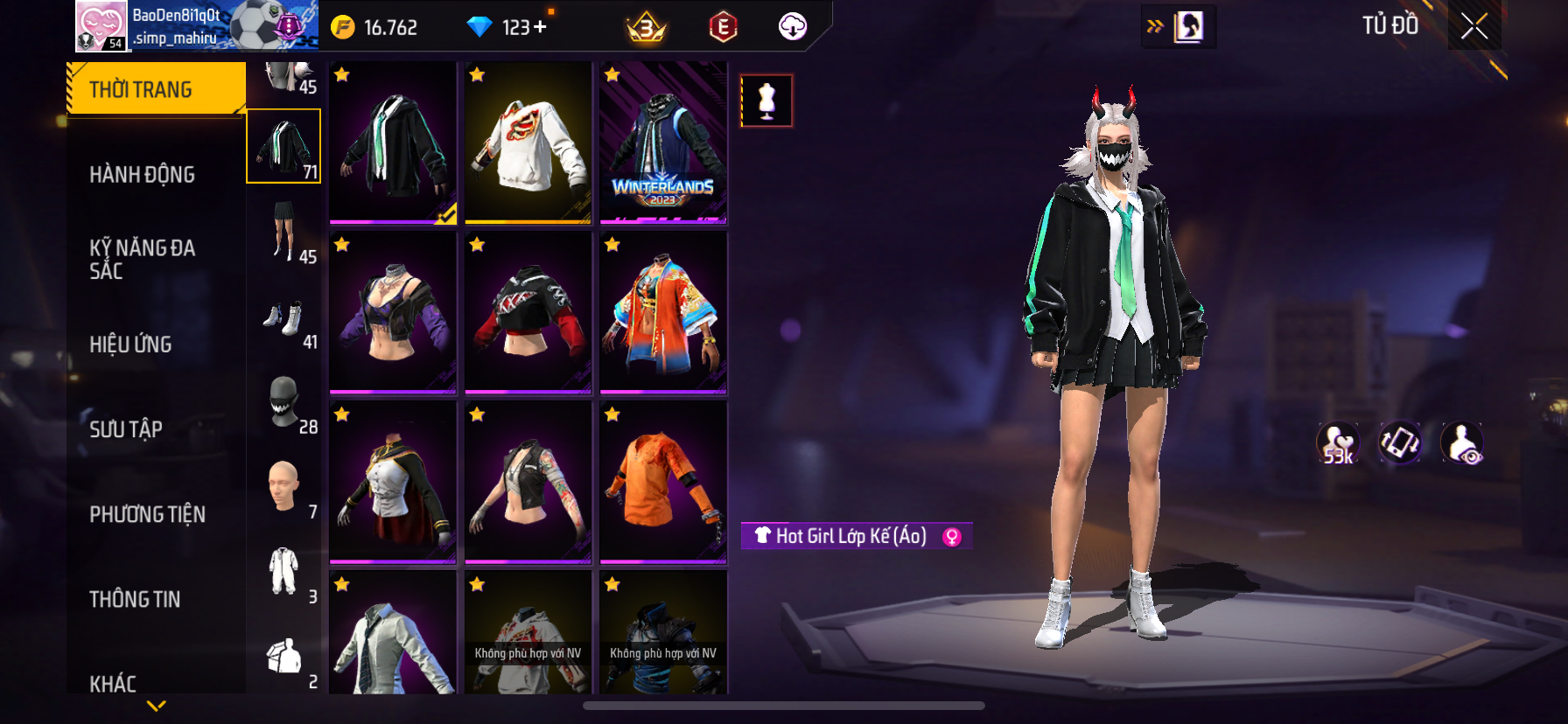Click the mannequin outfit preset icon
The height and width of the screenshot is (724, 1568).
(x=766, y=101)
